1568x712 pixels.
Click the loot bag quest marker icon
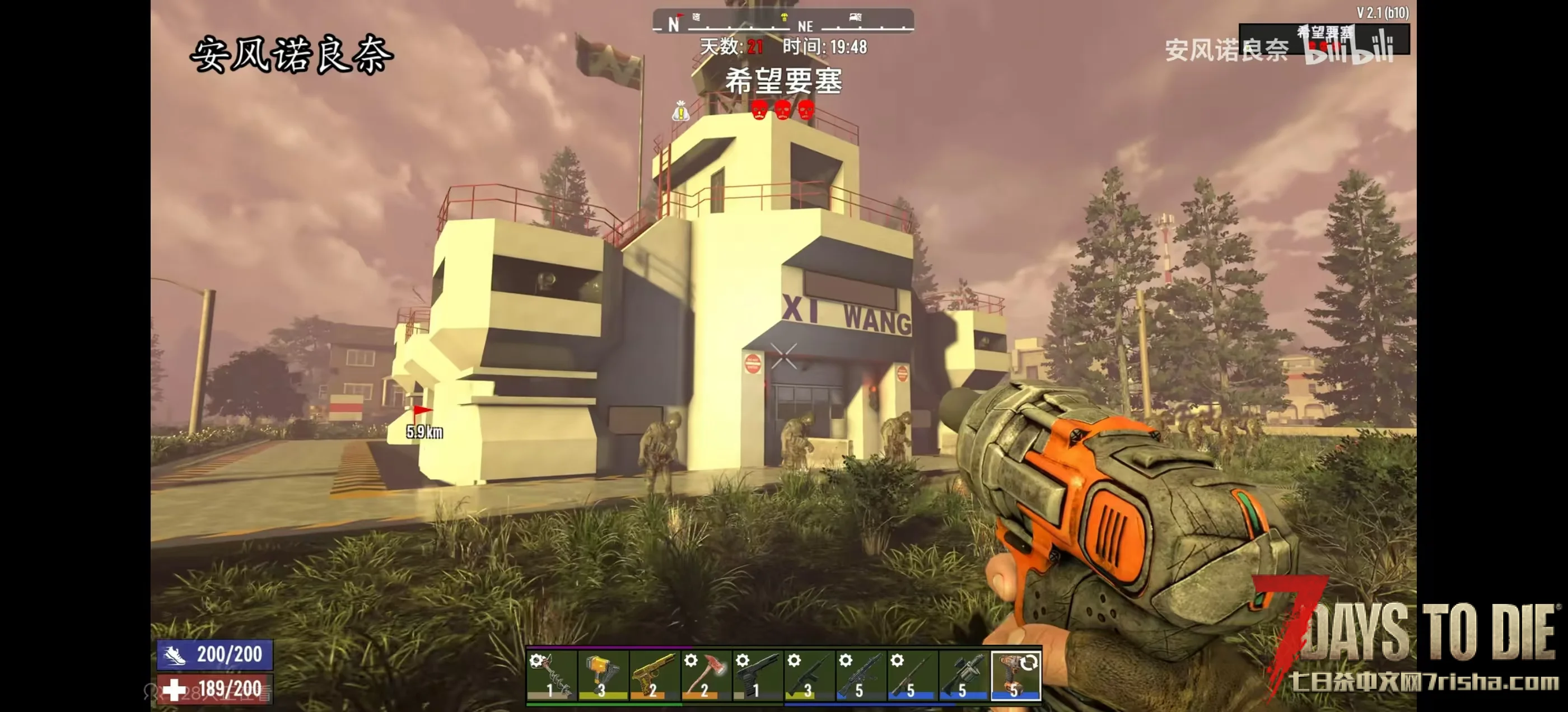click(x=680, y=111)
